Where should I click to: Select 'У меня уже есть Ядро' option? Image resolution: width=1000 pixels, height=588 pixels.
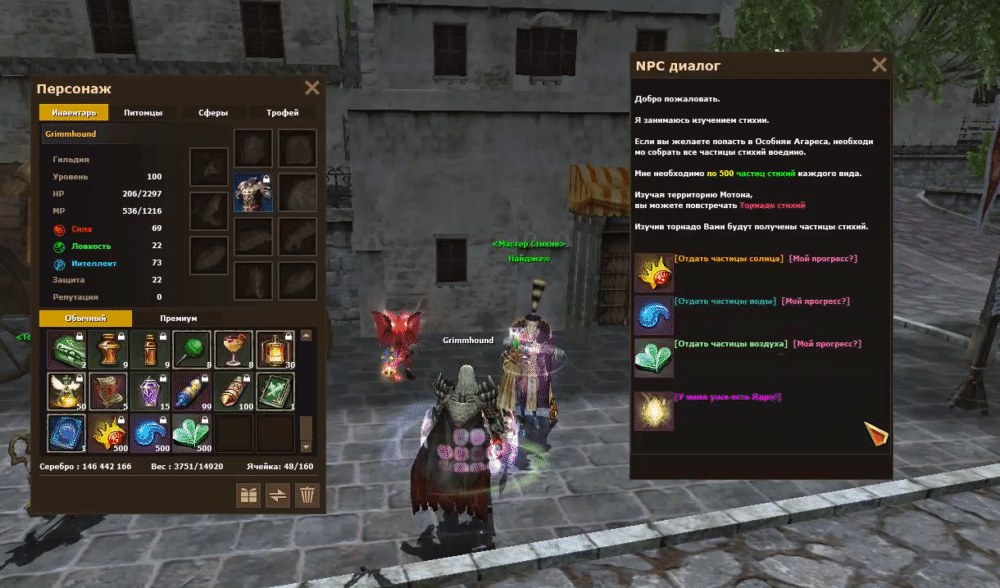pos(728,397)
